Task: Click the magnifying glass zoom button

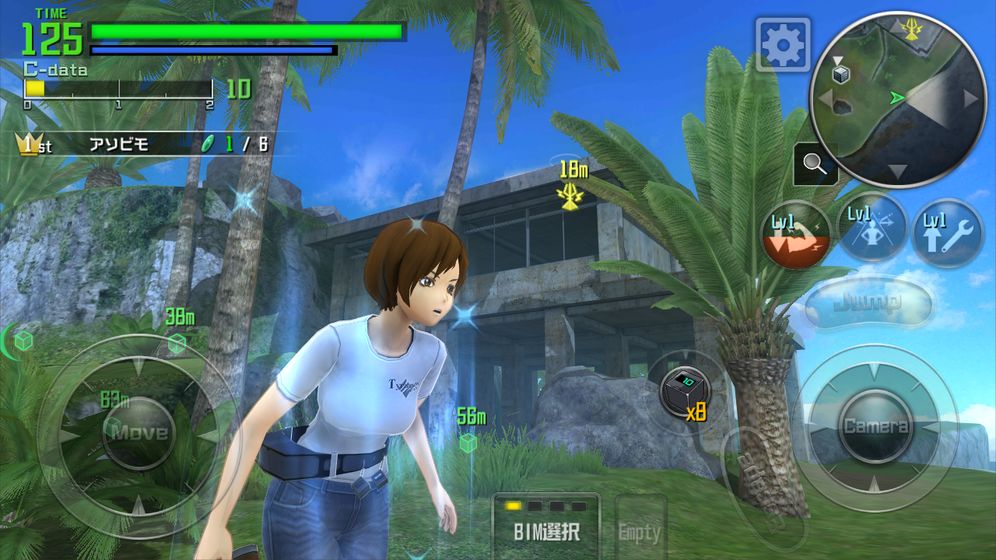Action: coord(816,165)
